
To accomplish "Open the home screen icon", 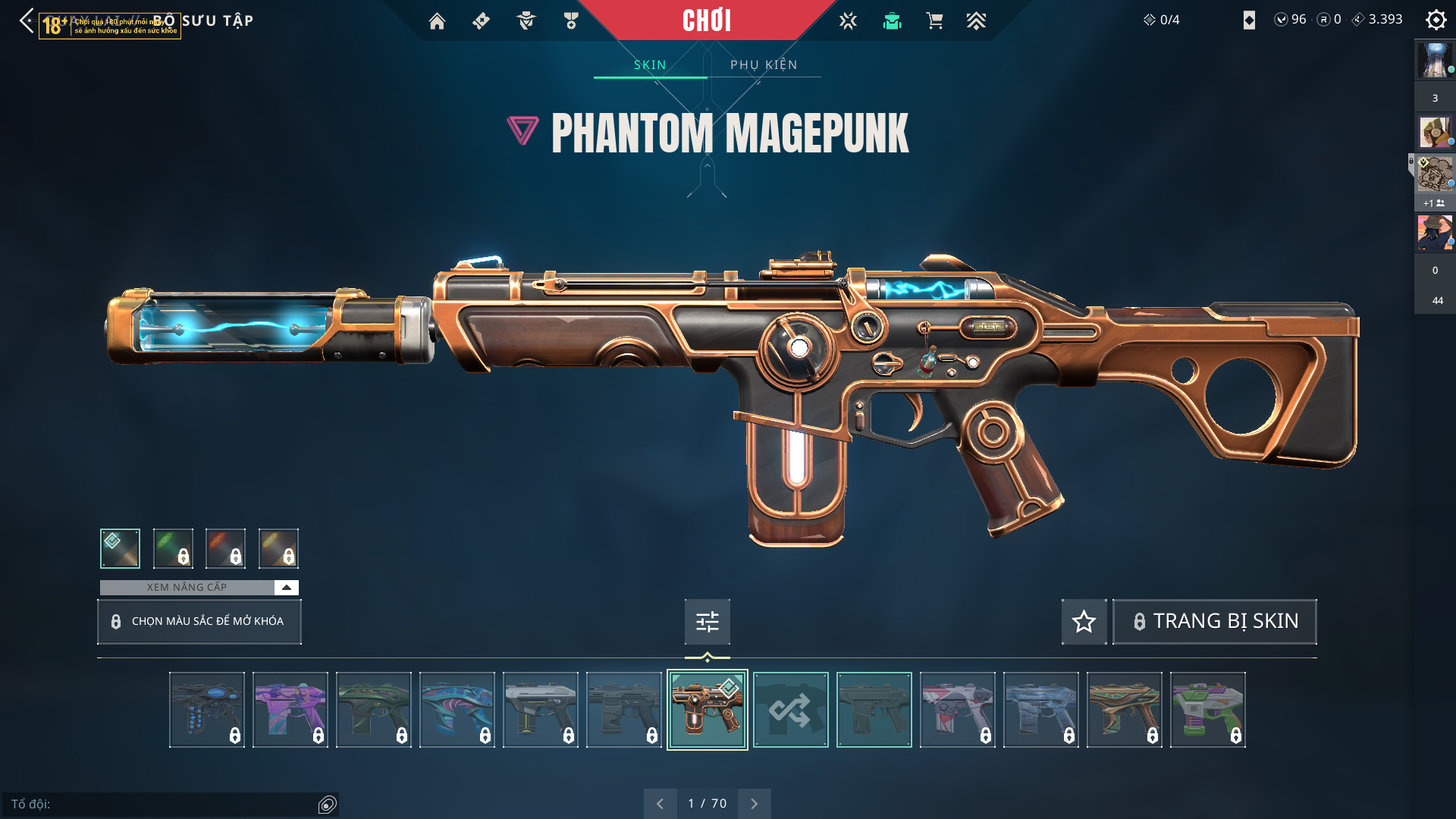I will 437,21.
